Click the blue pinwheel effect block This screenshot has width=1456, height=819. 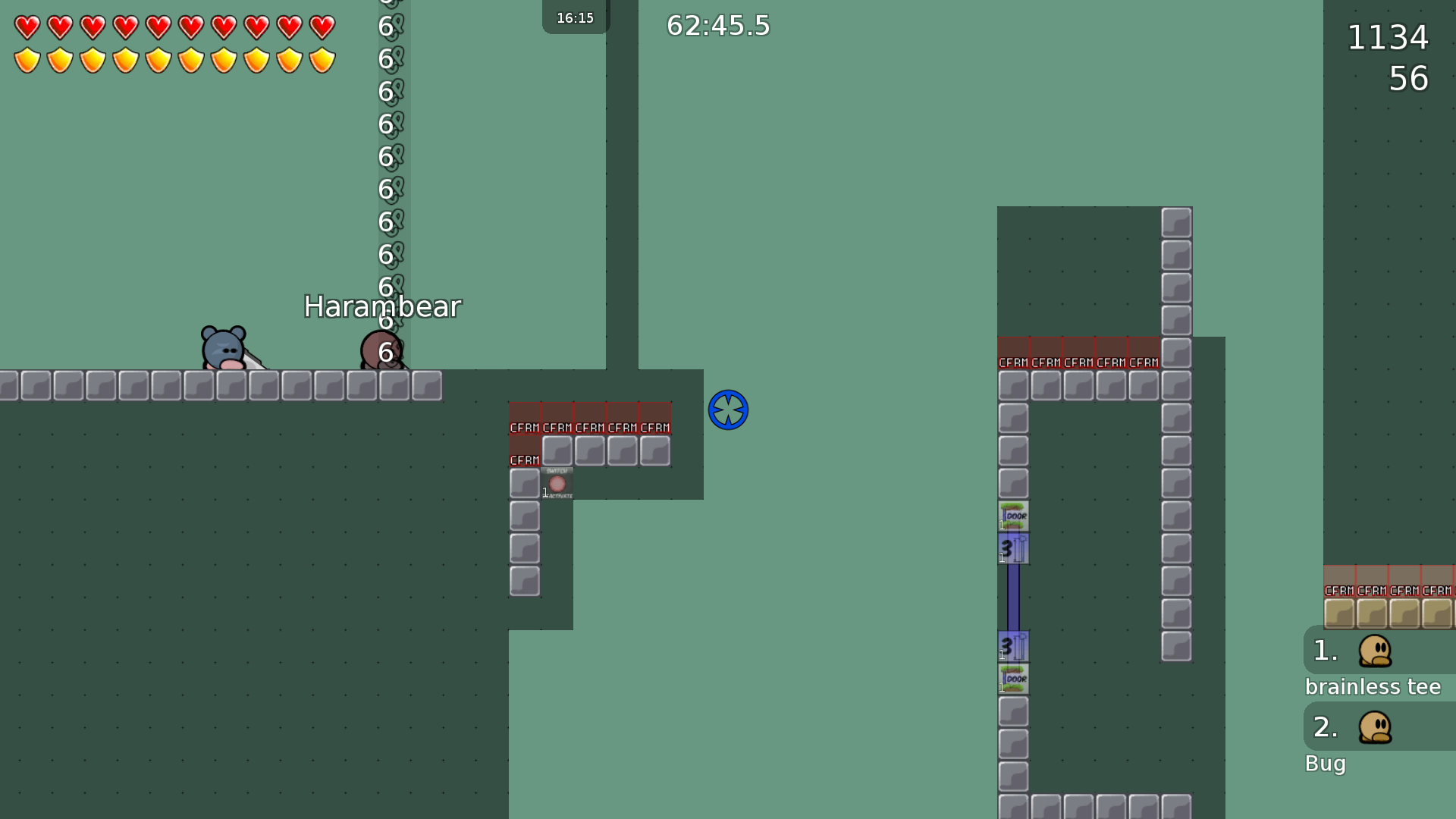point(728,409)
